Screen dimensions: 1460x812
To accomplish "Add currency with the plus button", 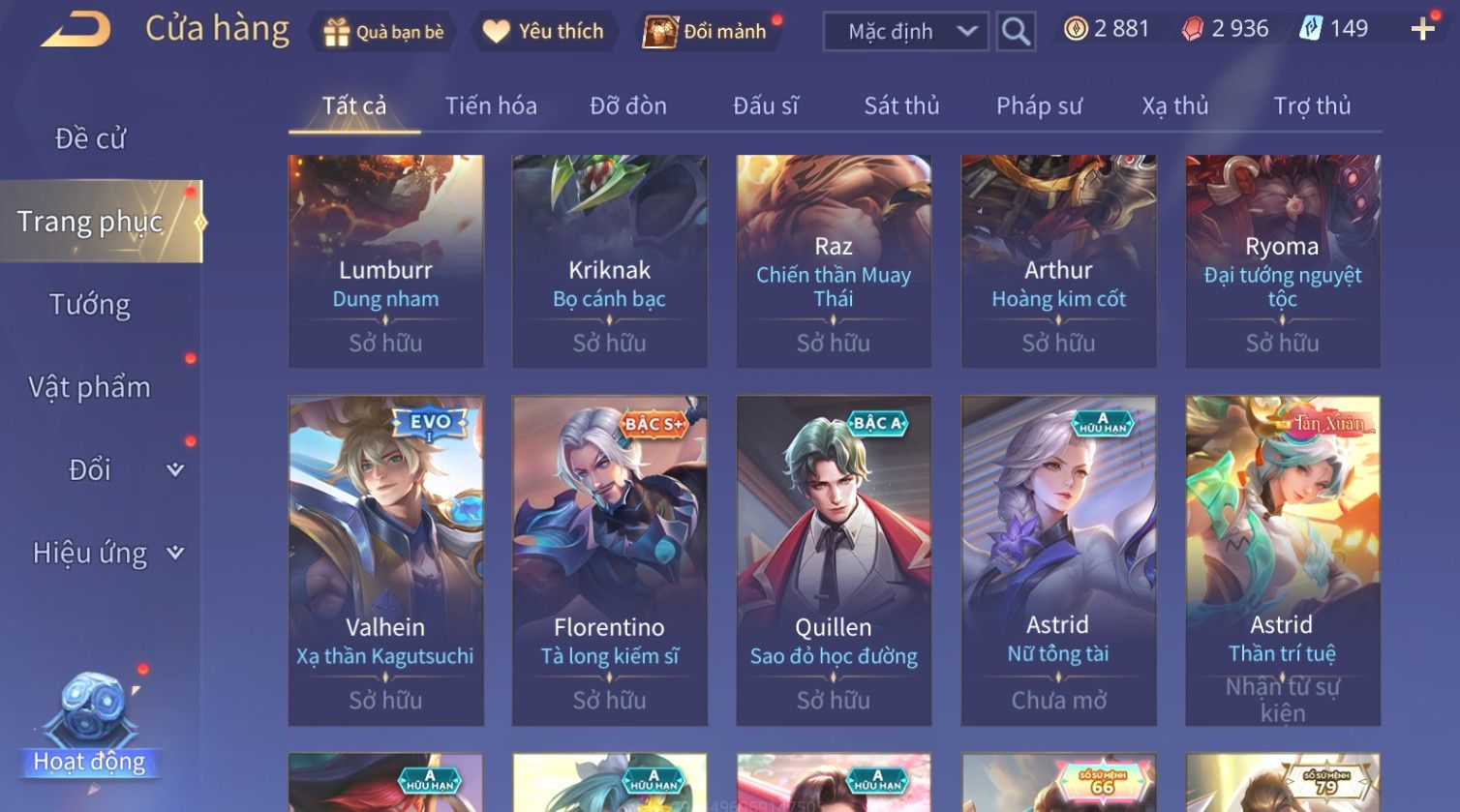I will click(1422, 30).
